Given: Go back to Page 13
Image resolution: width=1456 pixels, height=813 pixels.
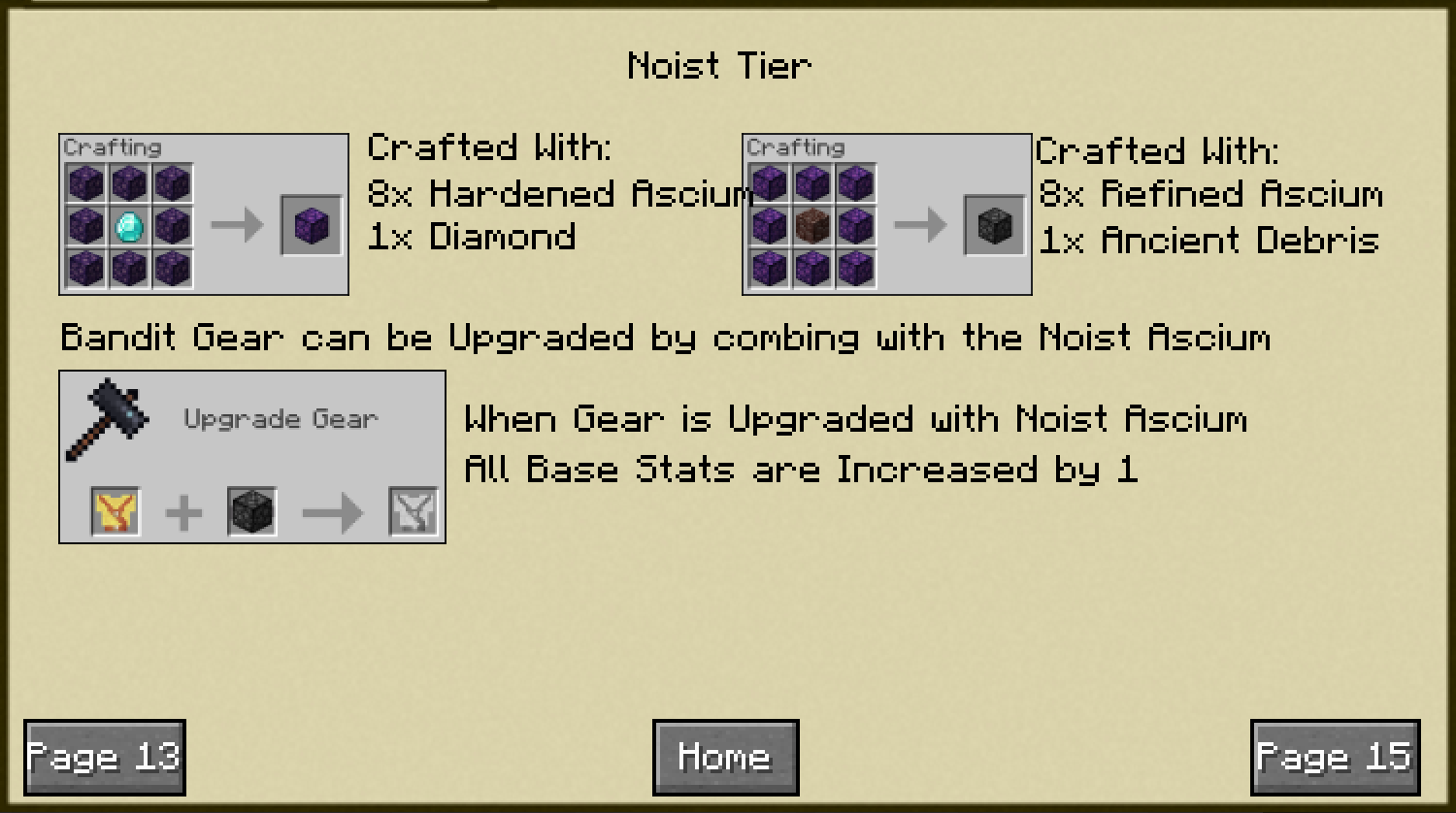Looking at the screenshot, I should [104, 757].
